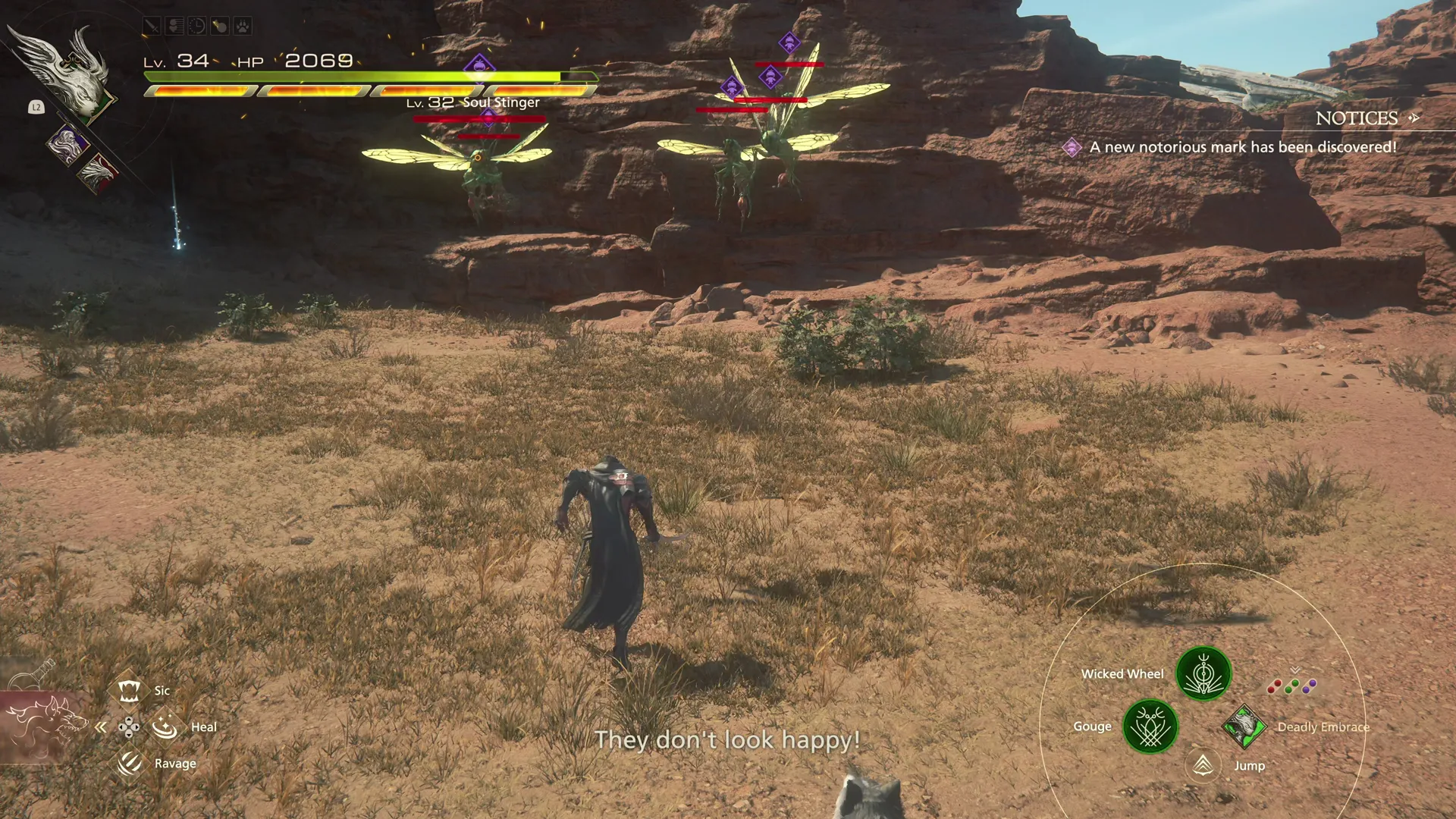Open the notorious mark discovery notice
The width and height of the screenshot is (1456, 819).
coord(1241,147)
